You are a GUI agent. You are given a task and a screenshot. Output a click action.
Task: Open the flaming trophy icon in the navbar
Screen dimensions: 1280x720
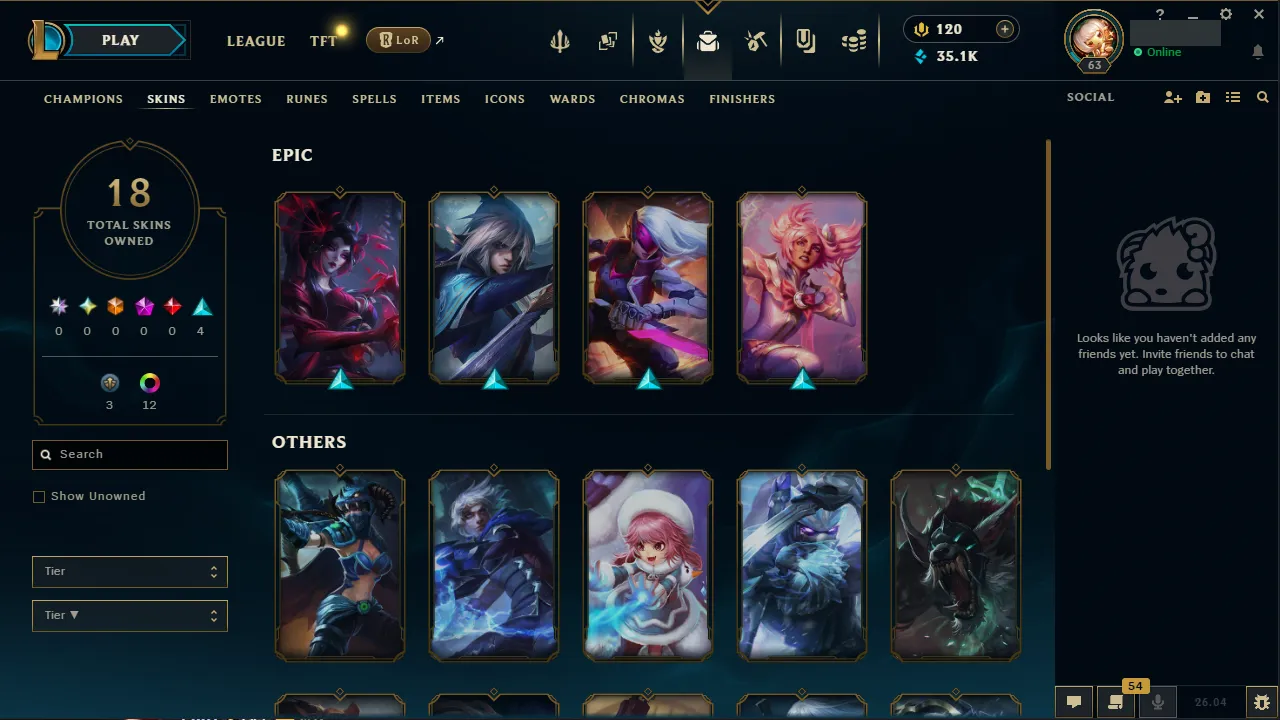[x=658, y=40]
